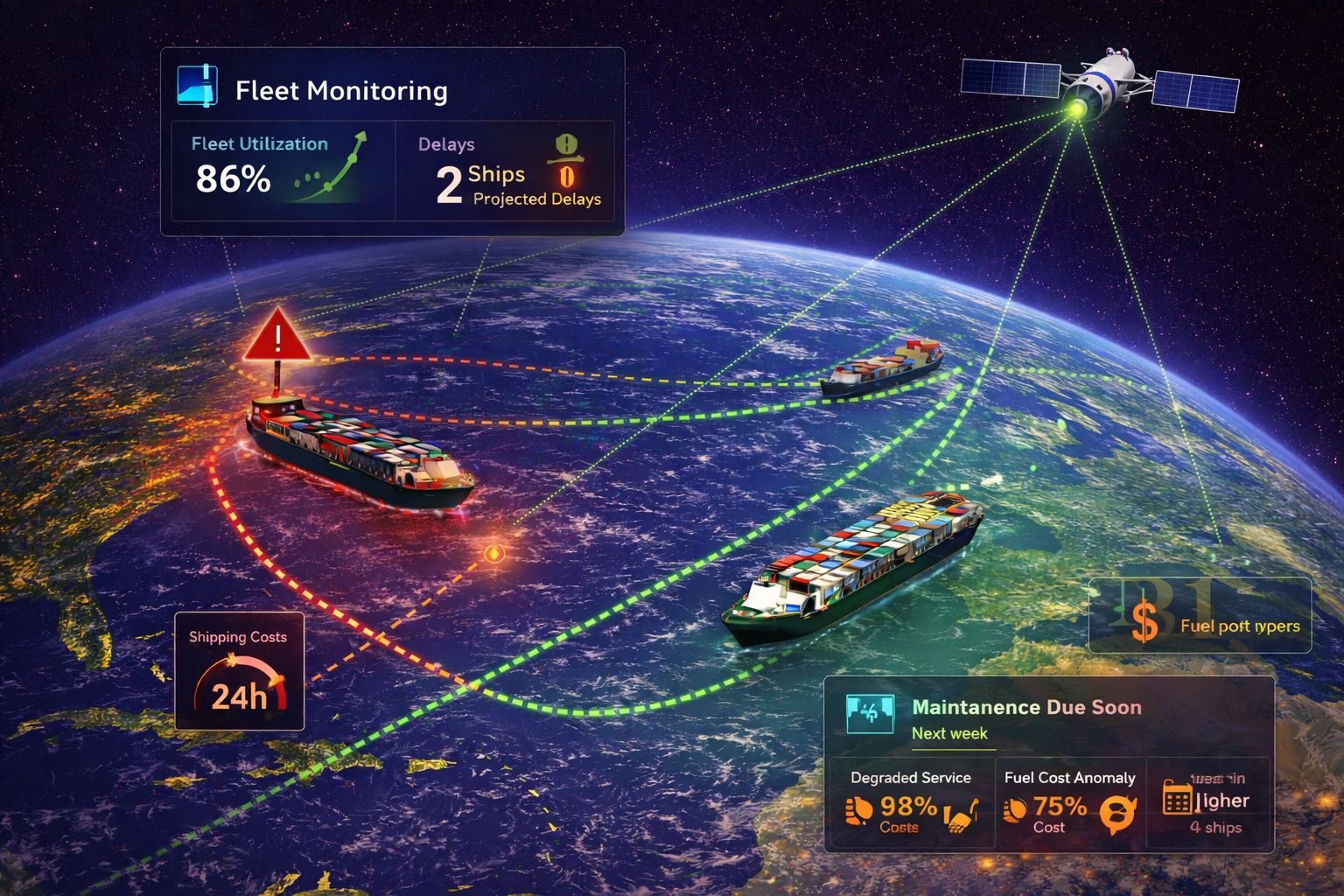This screenshot has width=1344, height=896.
Task: Open the fuel dollar sign card
Action: 1200,616
